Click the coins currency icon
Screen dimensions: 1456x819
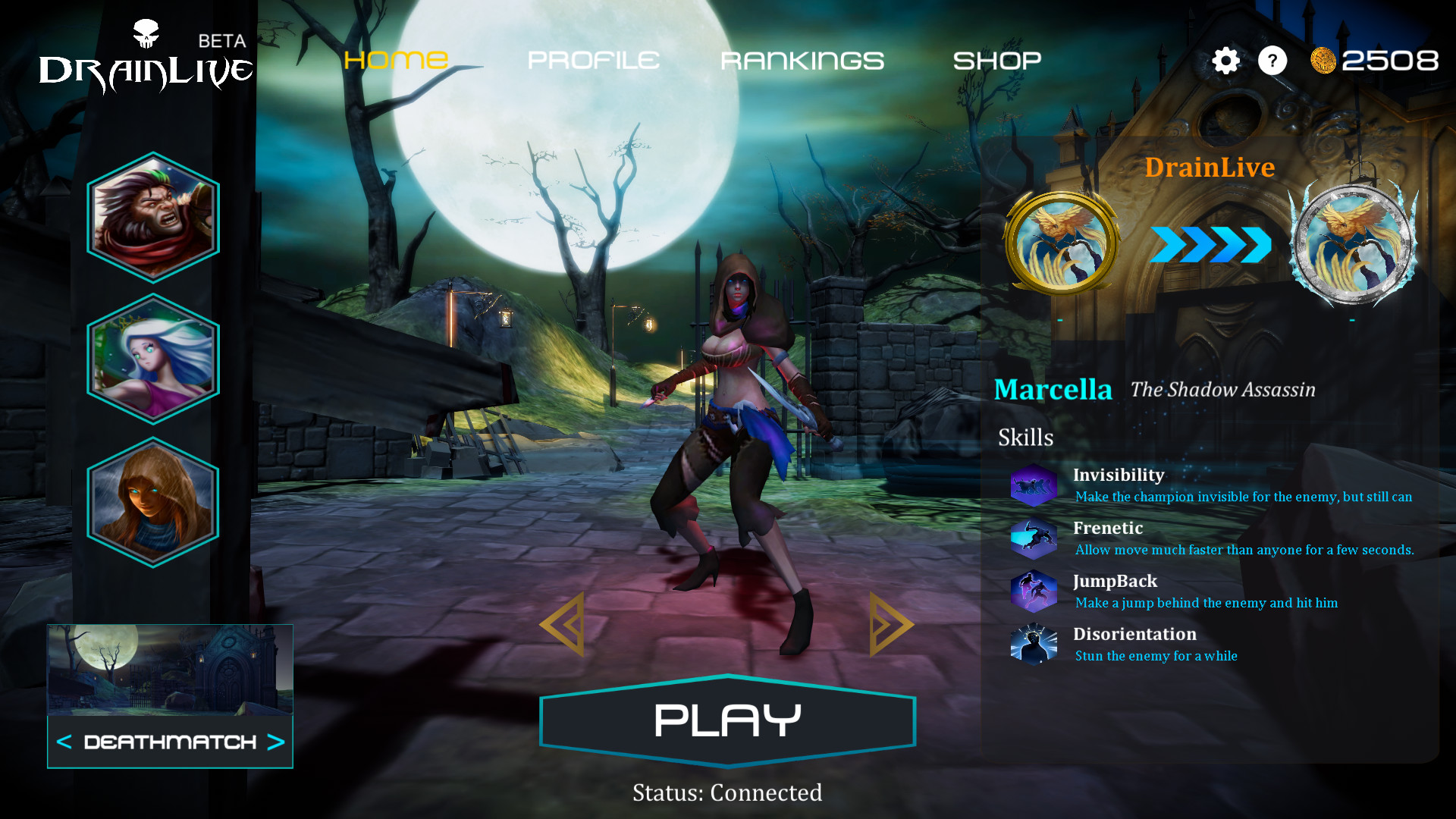click(1323, 61)
